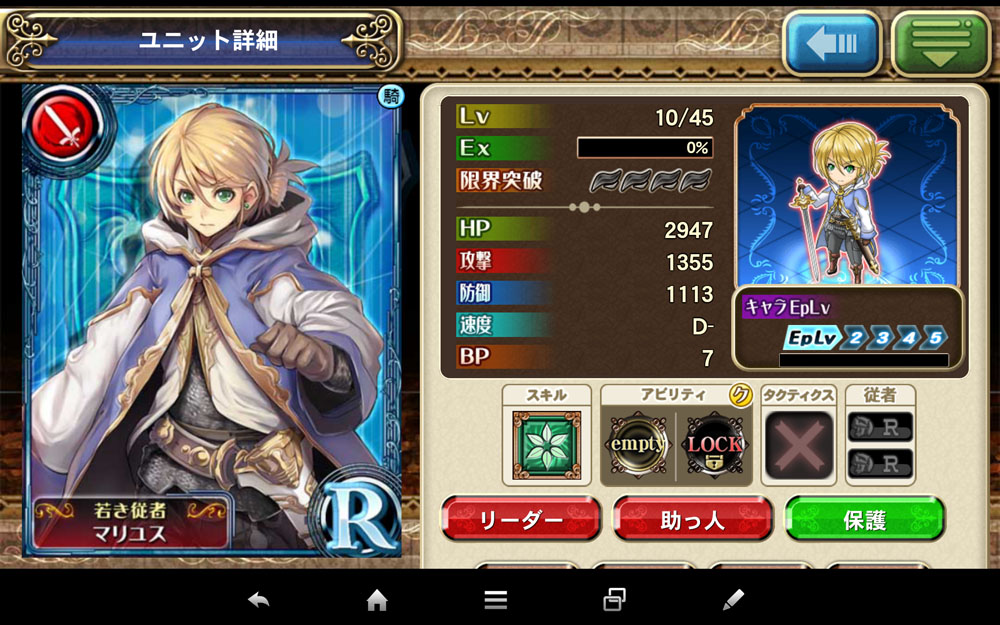
Task: Open the empty ability slot
Action: [638, 444]
